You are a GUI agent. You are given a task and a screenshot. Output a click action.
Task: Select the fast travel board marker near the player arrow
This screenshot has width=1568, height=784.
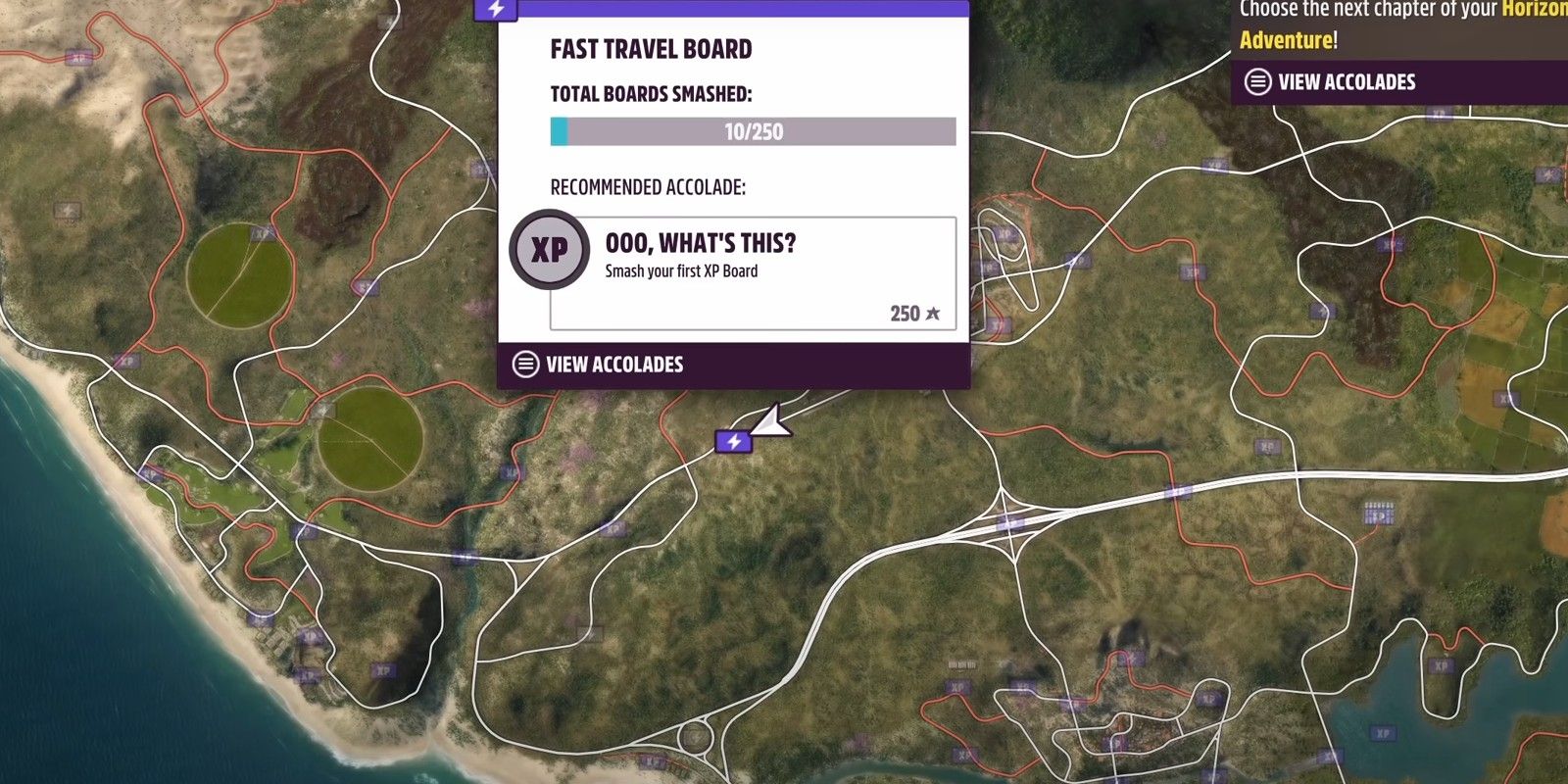click(x=733, y=442)
